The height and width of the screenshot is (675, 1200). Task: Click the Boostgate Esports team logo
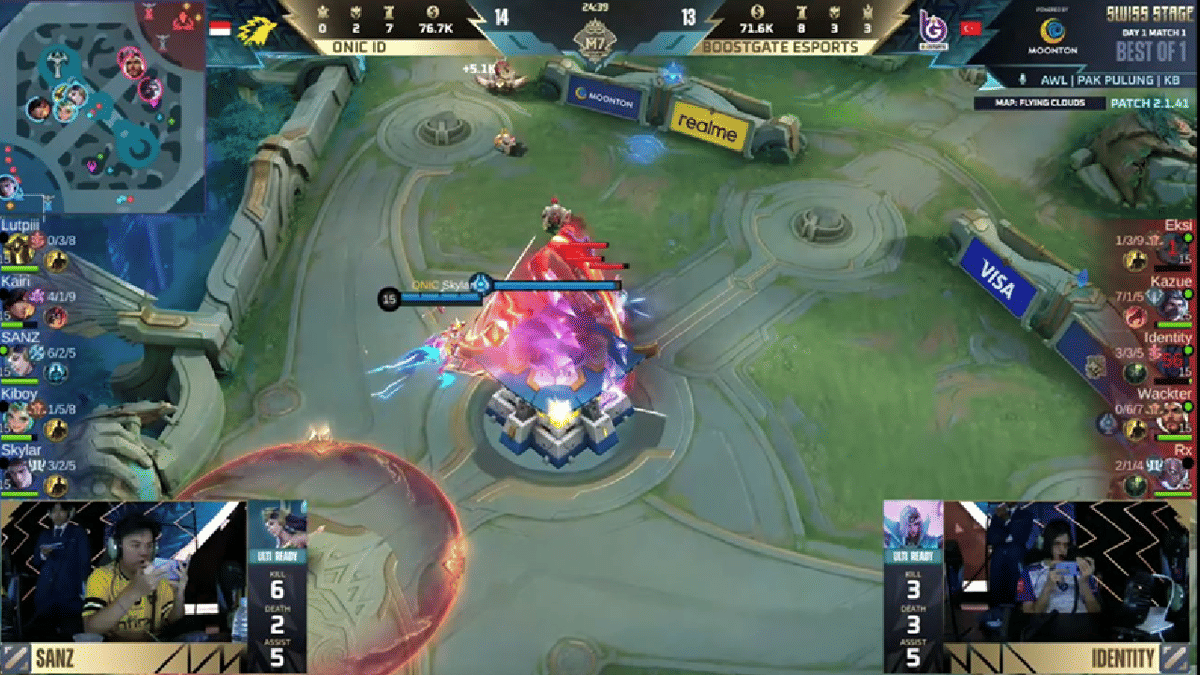coord(932,29)
